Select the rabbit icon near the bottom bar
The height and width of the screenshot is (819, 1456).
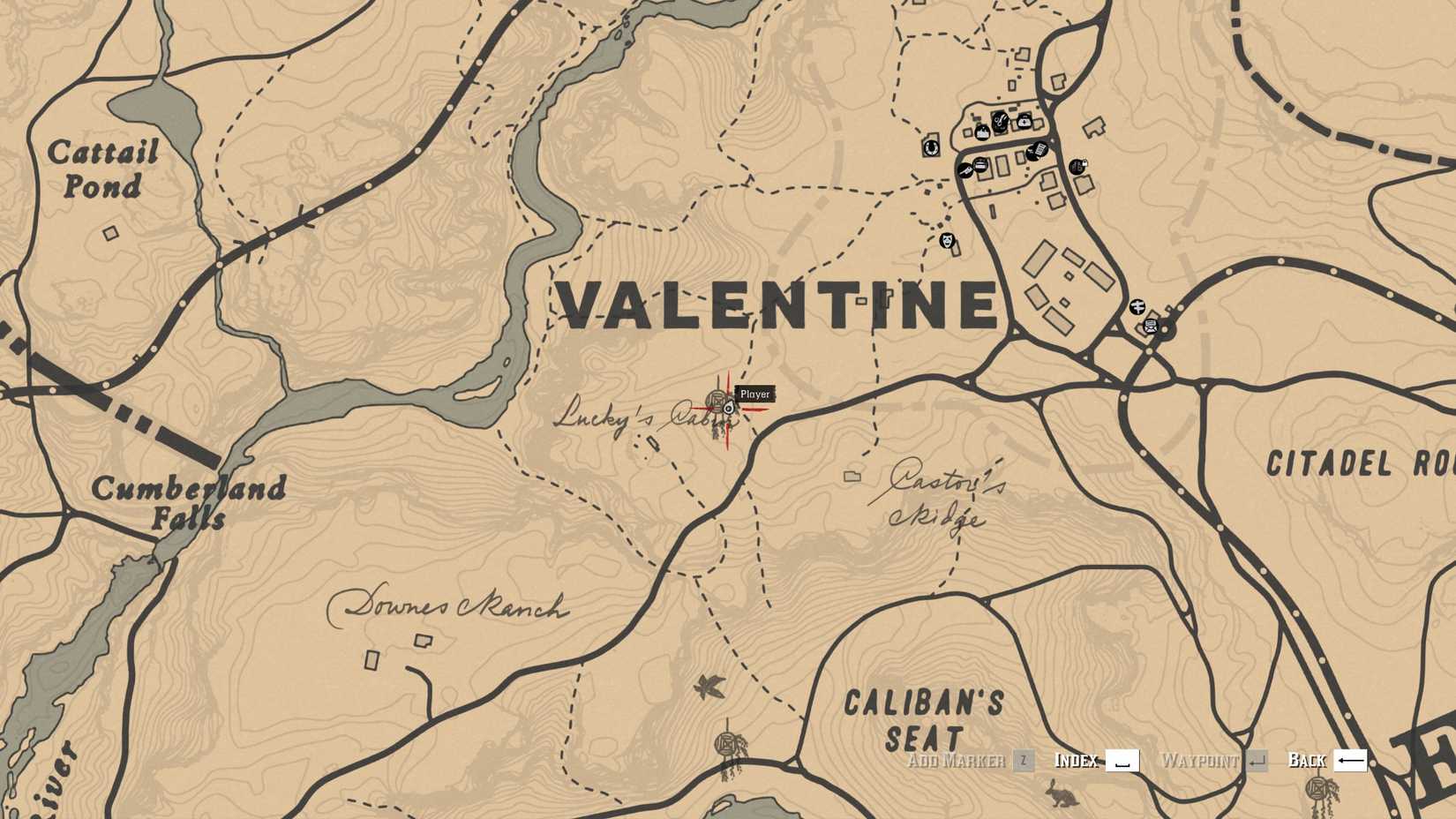pos(1062,793)
